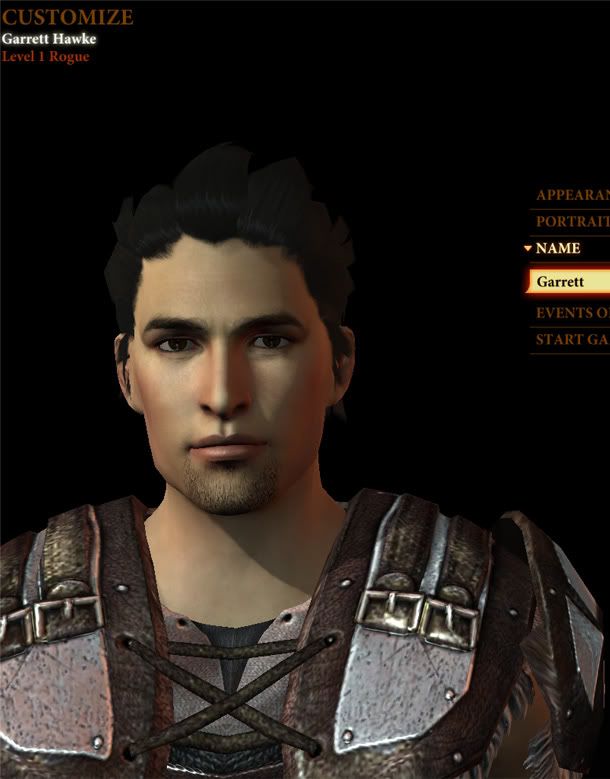This screenshot has height=779, width=610.
Task: Open the Appearance customization section
Action: 572,196
